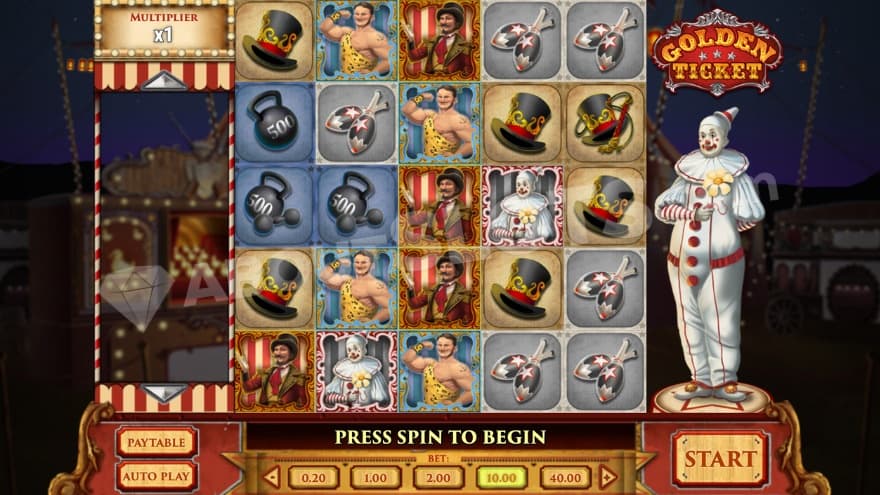880x495 pixels.
Task: Click the START spin button
Action: click(x=720, y=458)
